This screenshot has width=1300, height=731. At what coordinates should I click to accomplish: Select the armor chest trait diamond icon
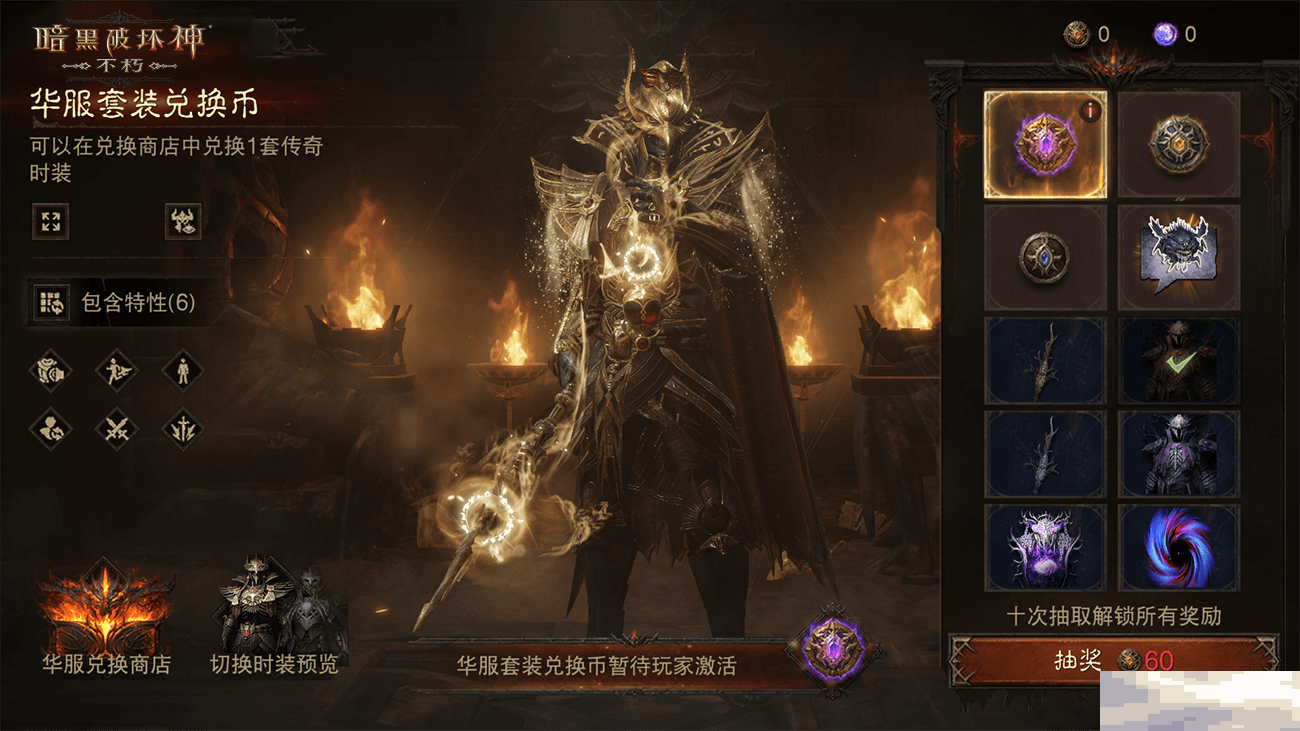pyautogui.click(x=49, y=370)
